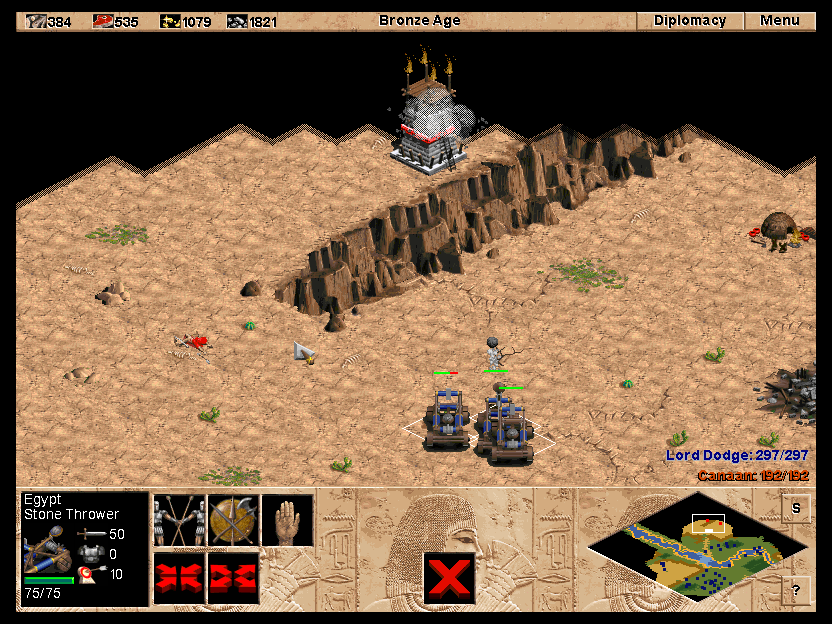Image resolution: width=832 pixels, height=624 pixels.
Task: Toggle the S score button
Action: click(796, 508)
